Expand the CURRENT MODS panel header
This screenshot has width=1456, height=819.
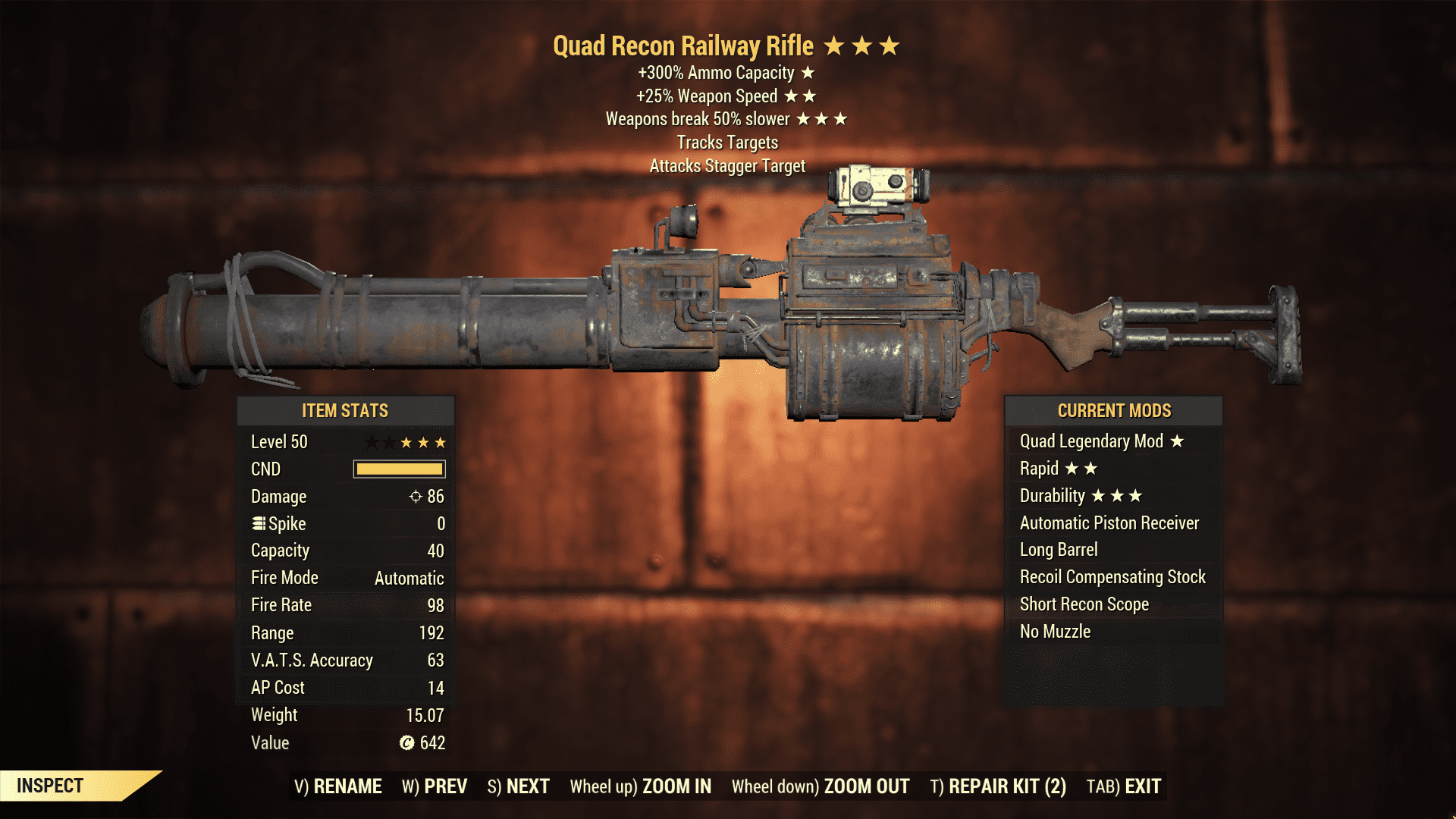(x=1114, y=410)
